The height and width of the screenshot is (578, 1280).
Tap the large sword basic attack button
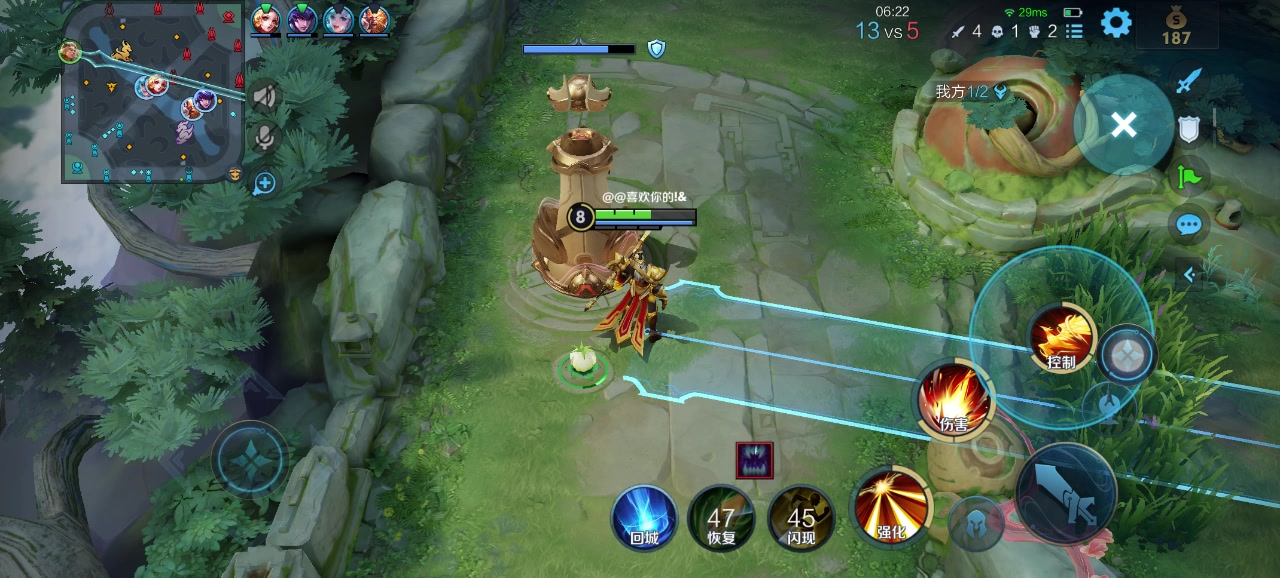point(1066,493)
